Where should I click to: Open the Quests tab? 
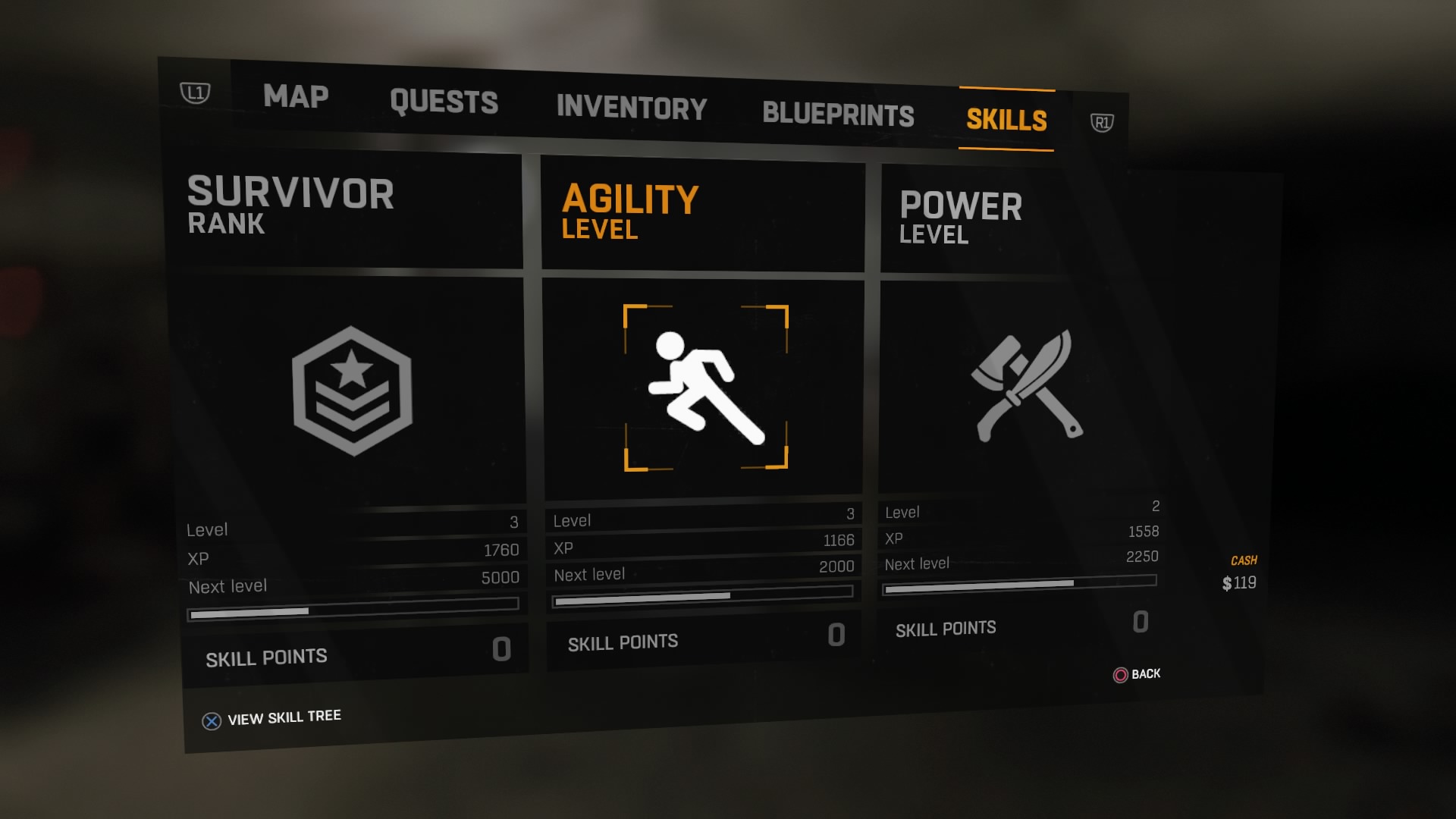[x=444, y=102]
